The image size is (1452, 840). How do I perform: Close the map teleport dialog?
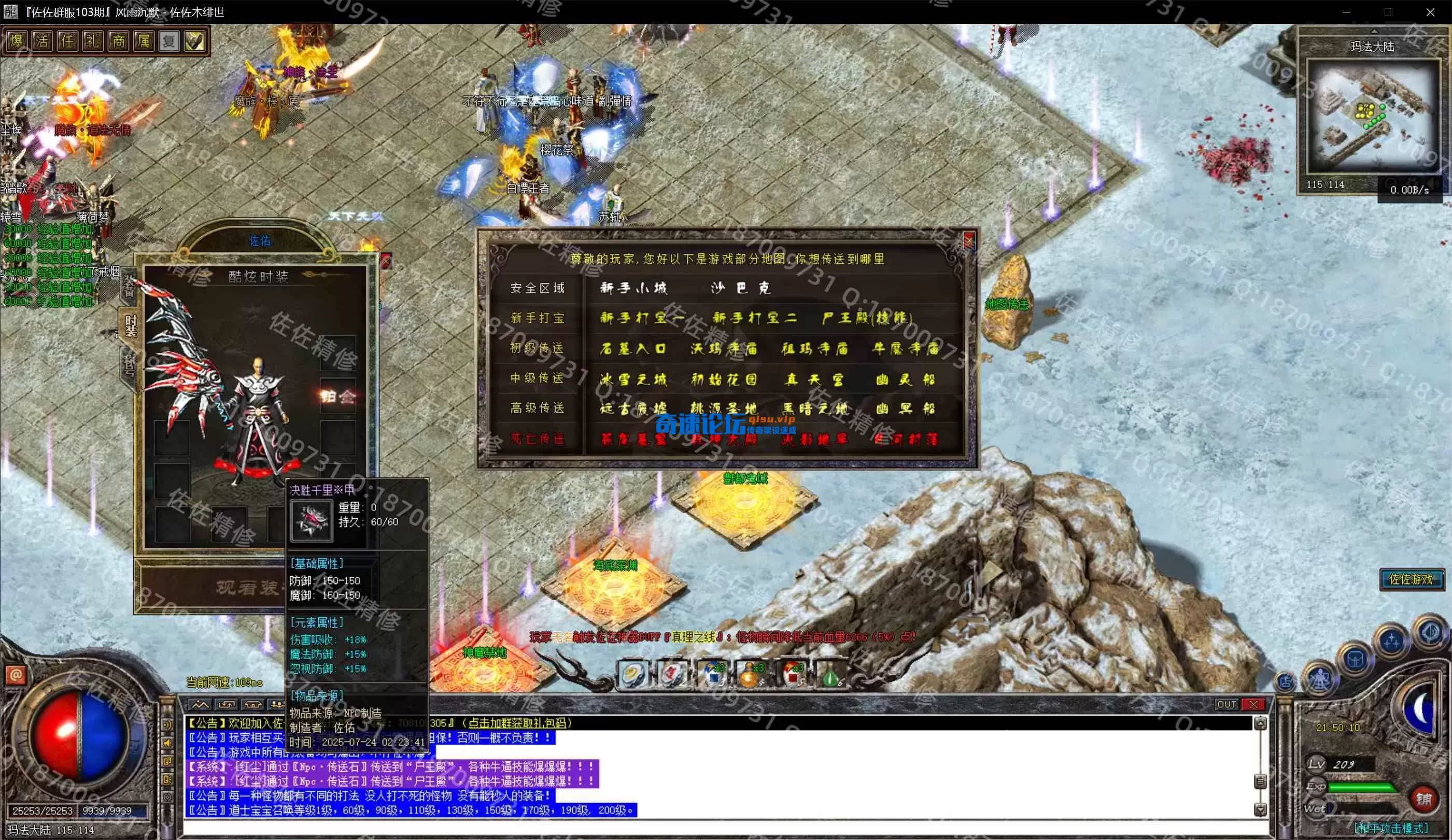coord(968,239)
